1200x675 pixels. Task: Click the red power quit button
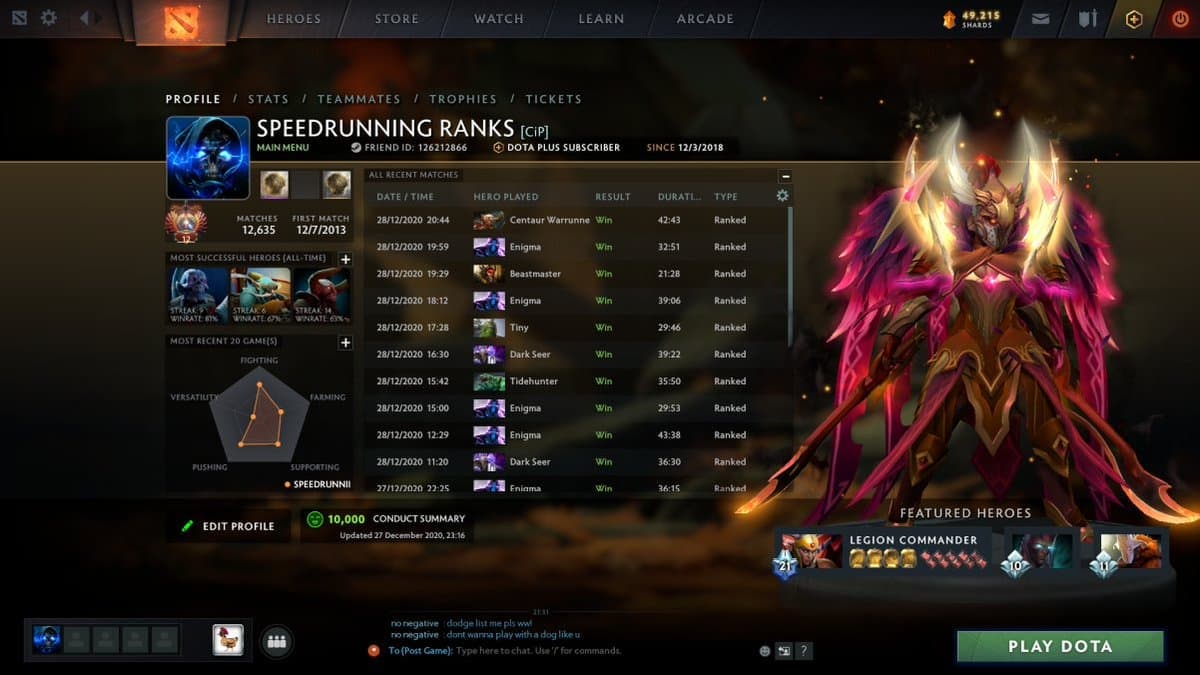[x=1181, y=19]
